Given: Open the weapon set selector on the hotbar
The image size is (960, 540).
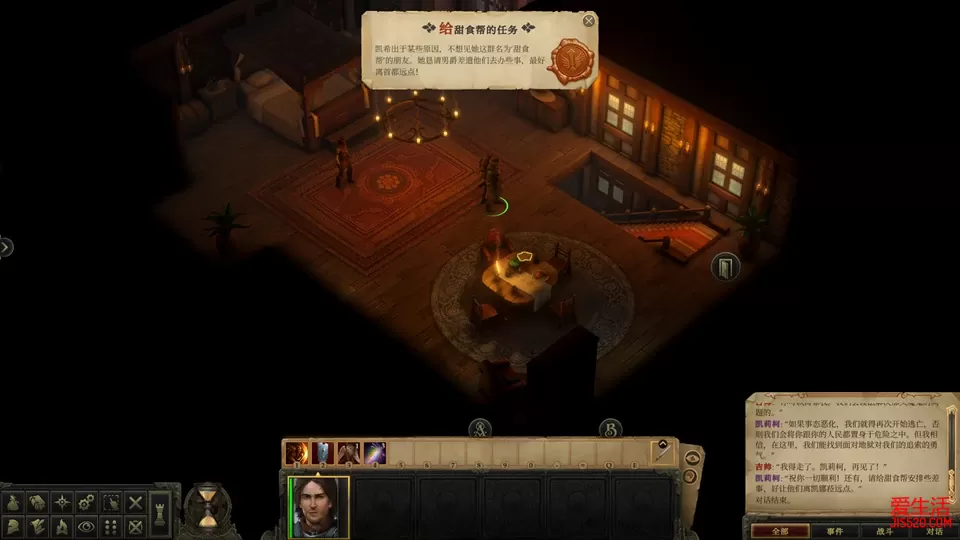Looking at the screenshot, I should 661,452.
